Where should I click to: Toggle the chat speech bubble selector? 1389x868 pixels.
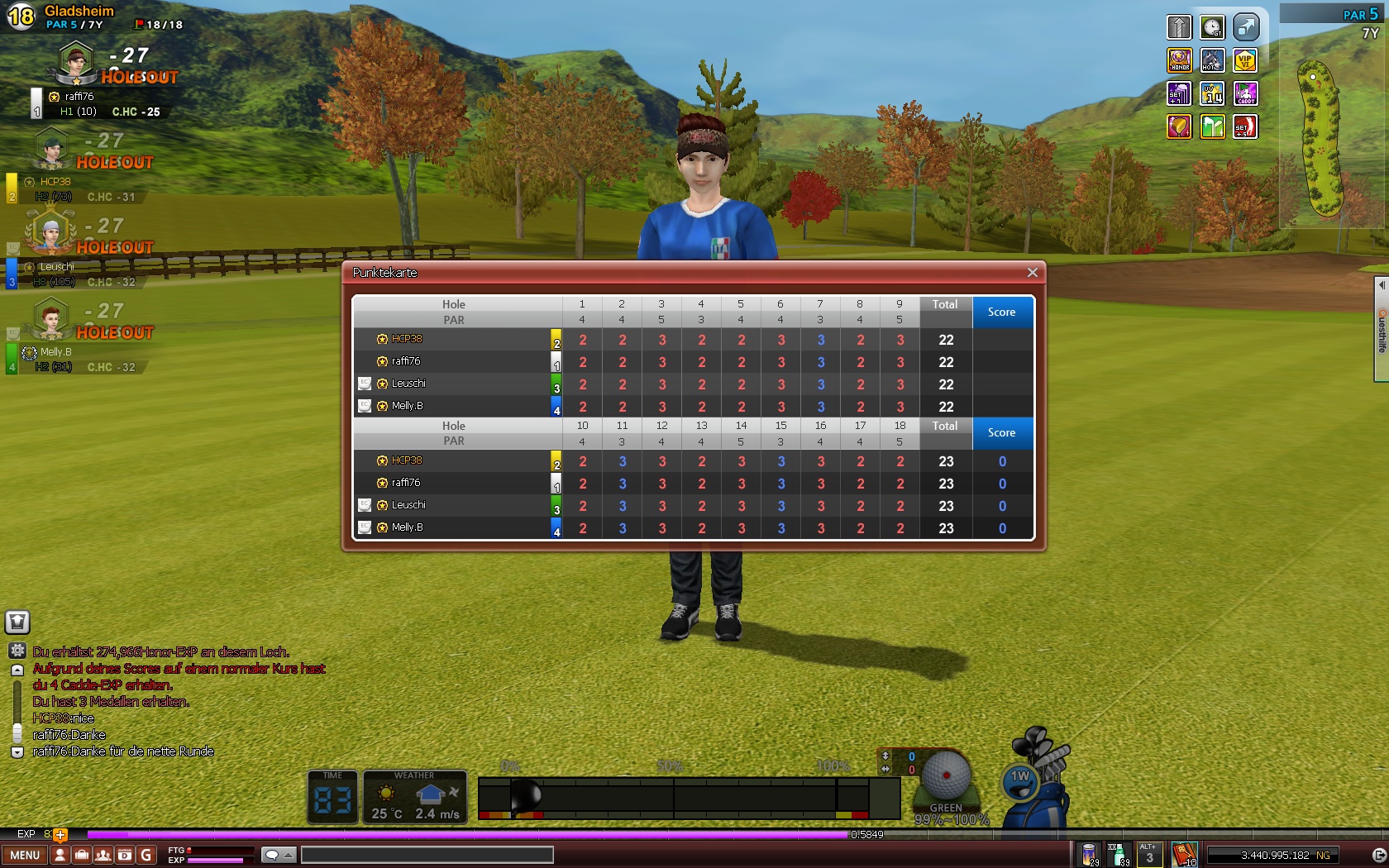tap(279, 855)
